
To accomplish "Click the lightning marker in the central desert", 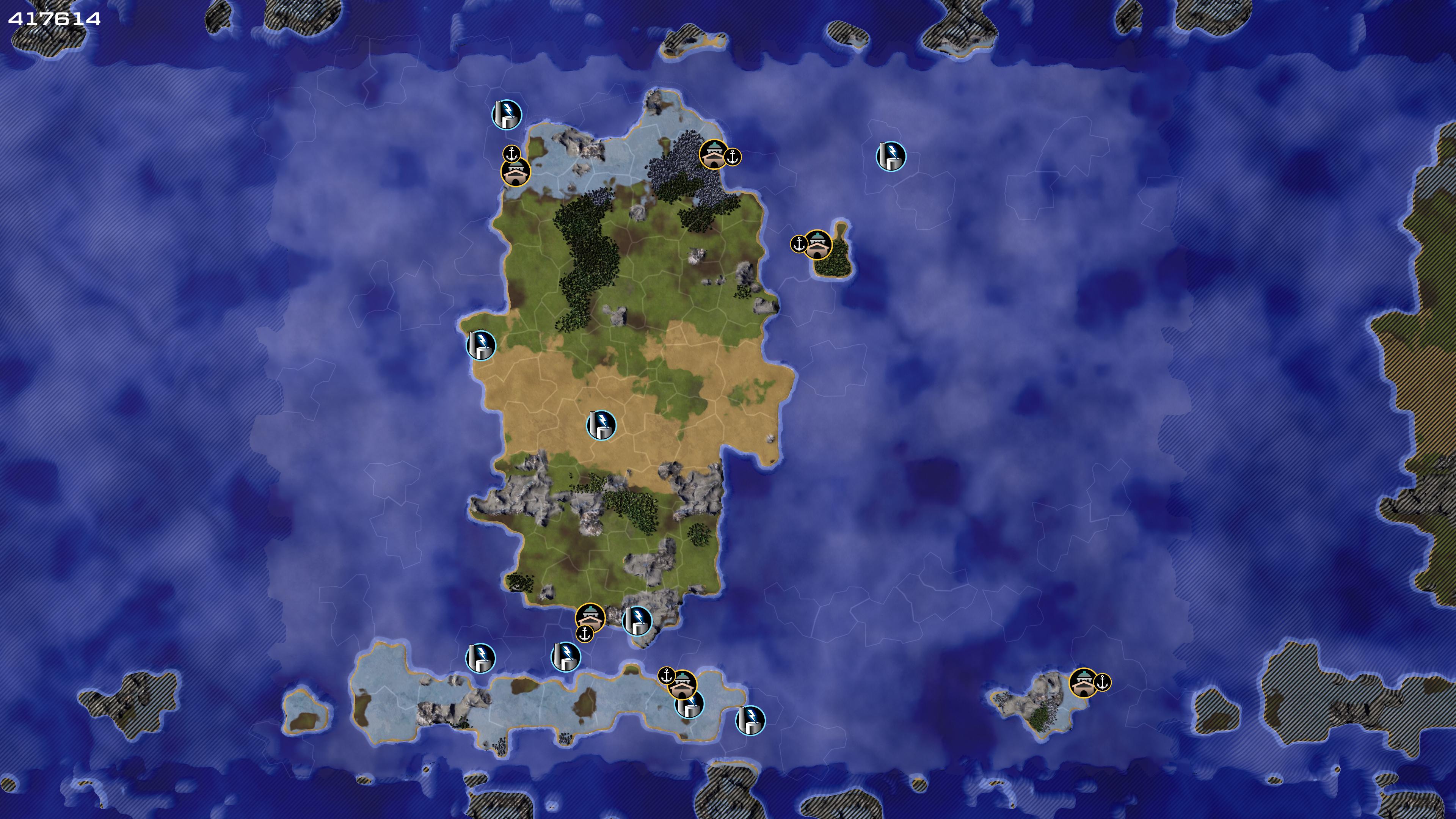I will click(x=601, y=425).
